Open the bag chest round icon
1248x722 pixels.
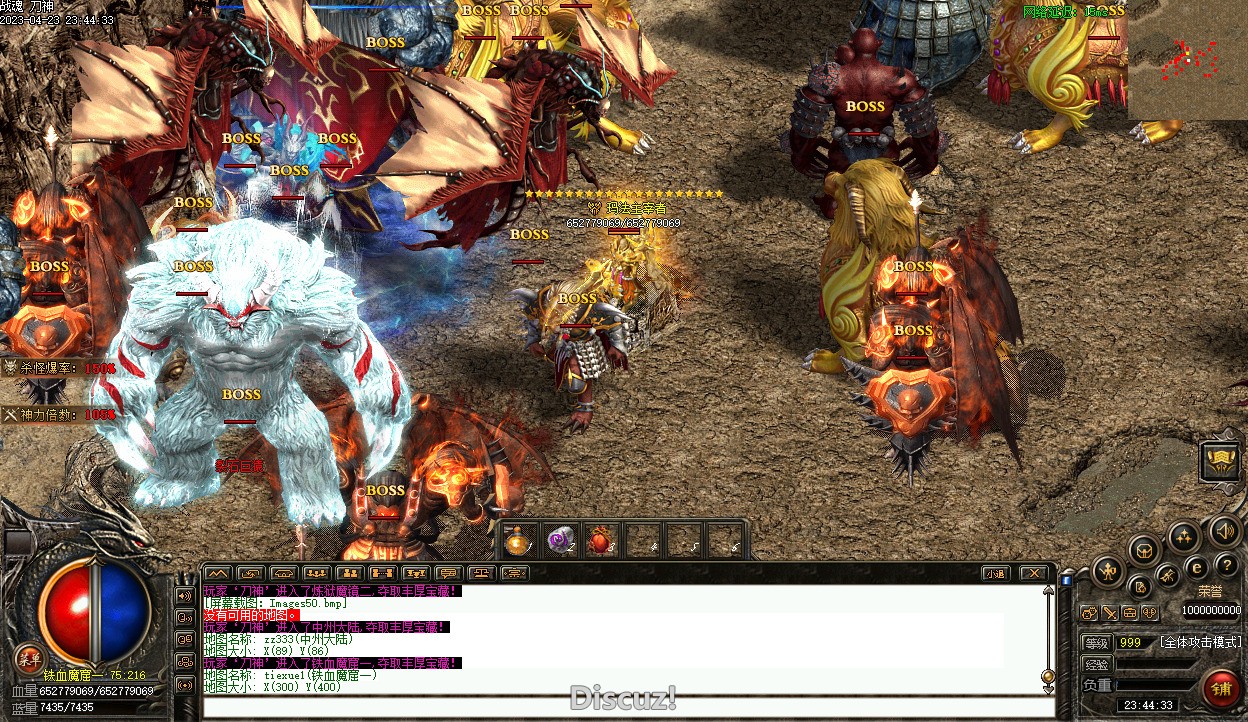click(1144, 548)
